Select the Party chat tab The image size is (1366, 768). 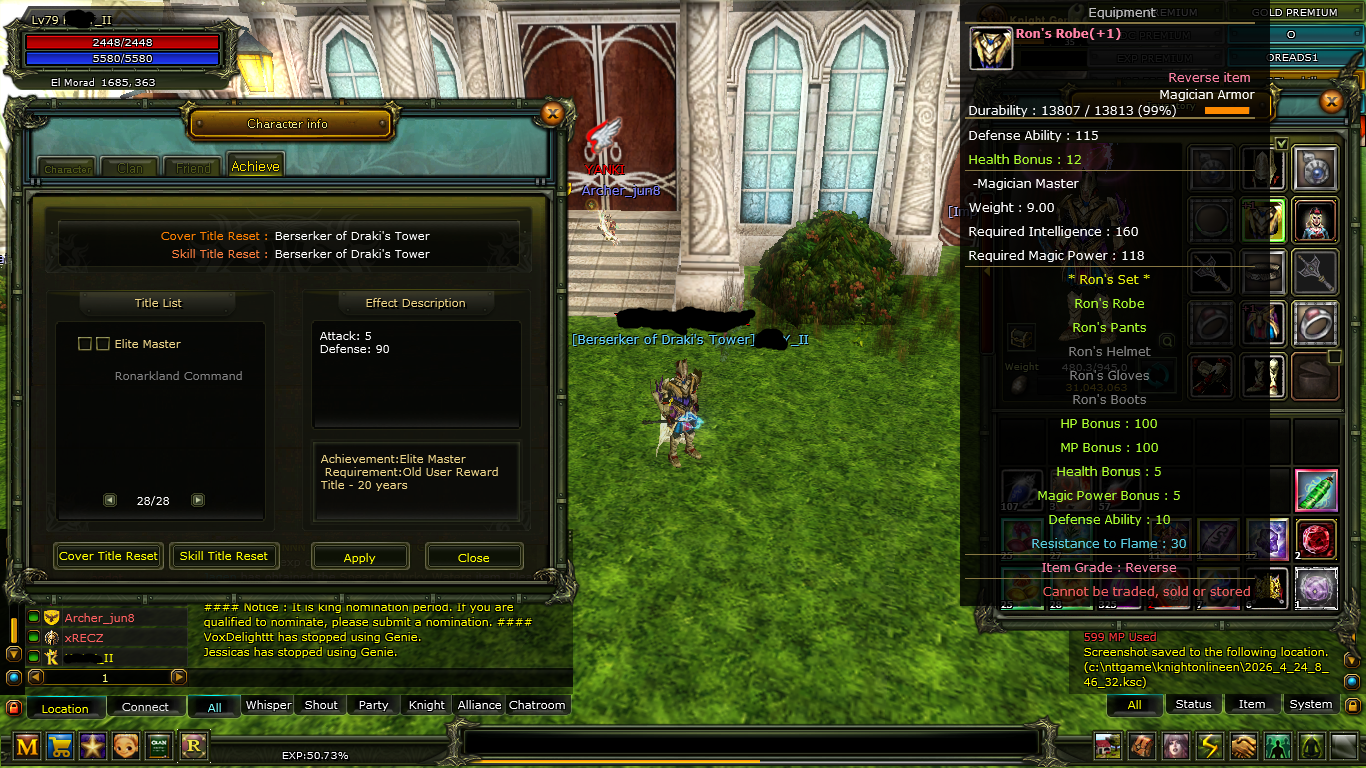point(373,705)
